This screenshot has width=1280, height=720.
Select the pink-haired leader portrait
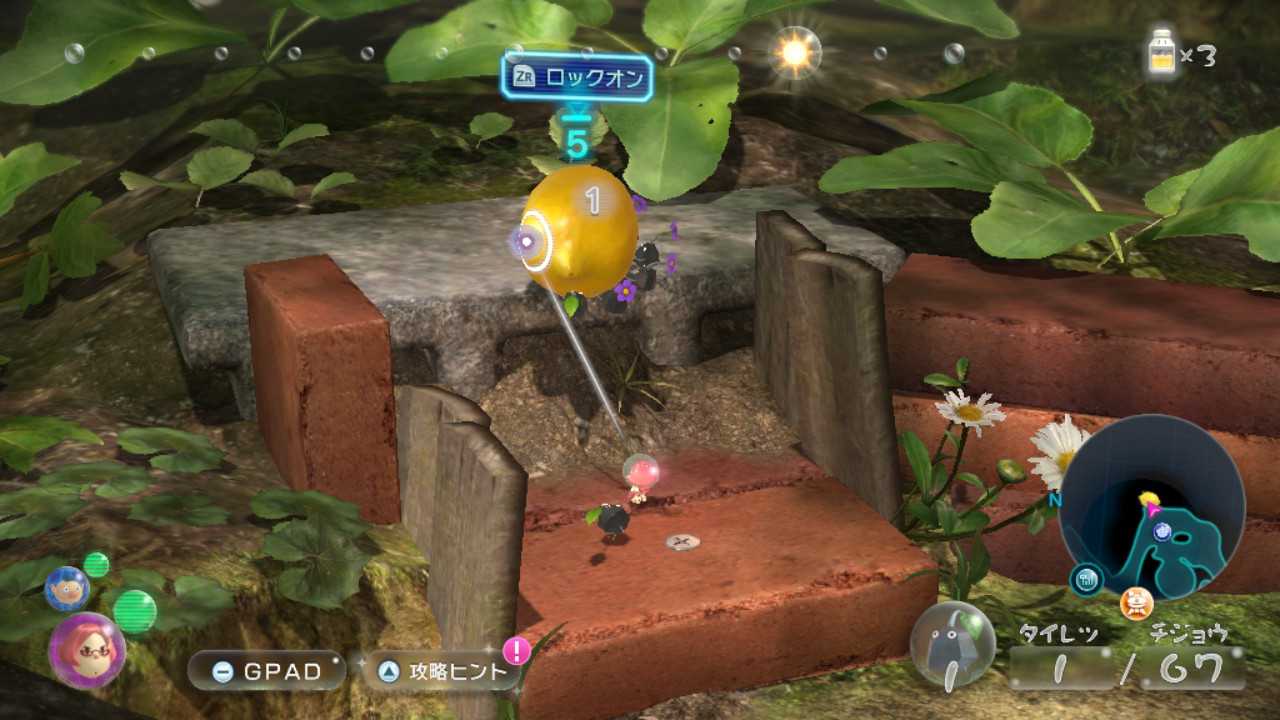pyautogui.click(x=87, y=649)
